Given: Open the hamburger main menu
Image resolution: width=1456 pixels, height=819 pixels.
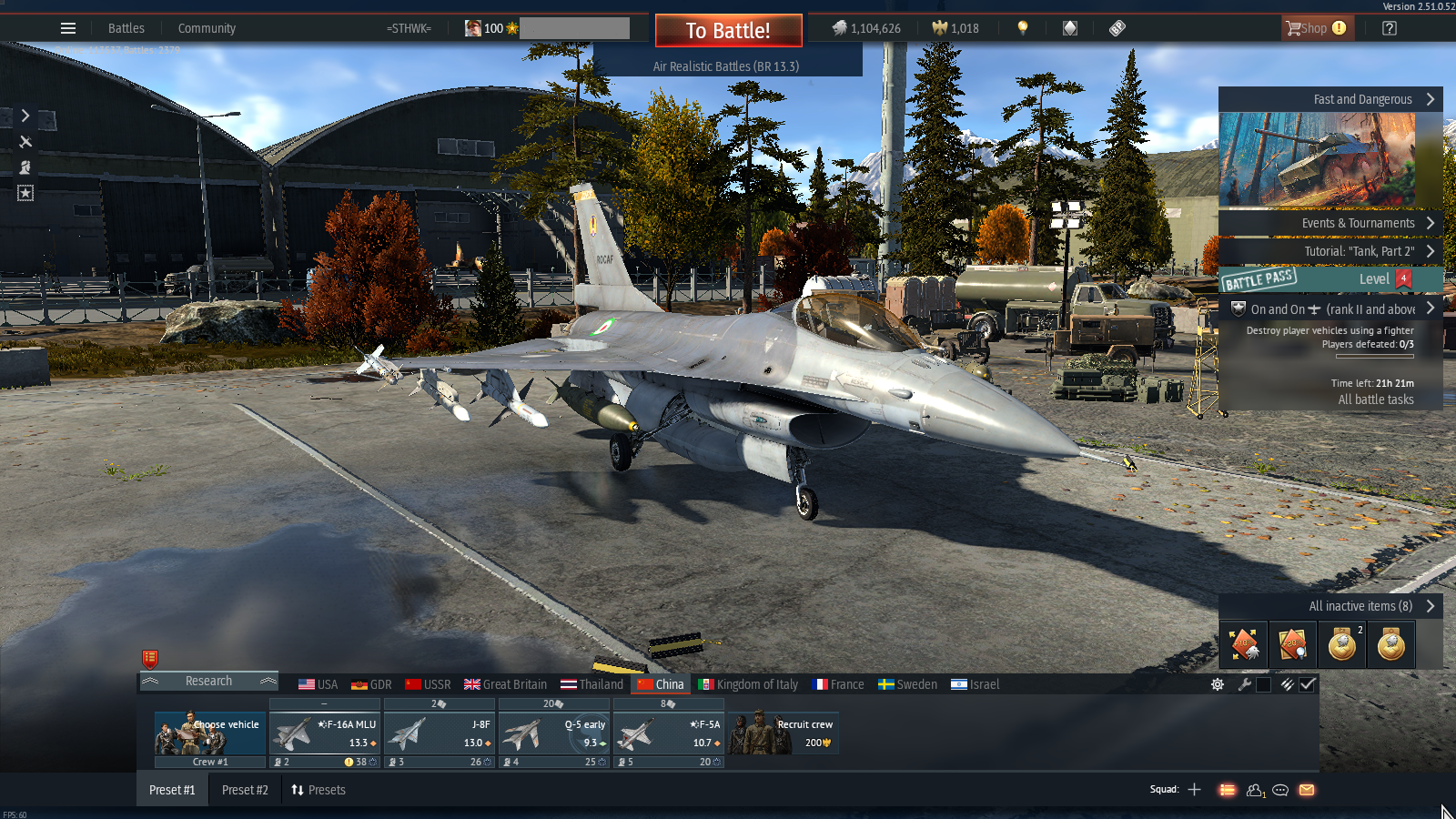Looking at the screenshot, I should pyautogui.click(x=68, y=28).
